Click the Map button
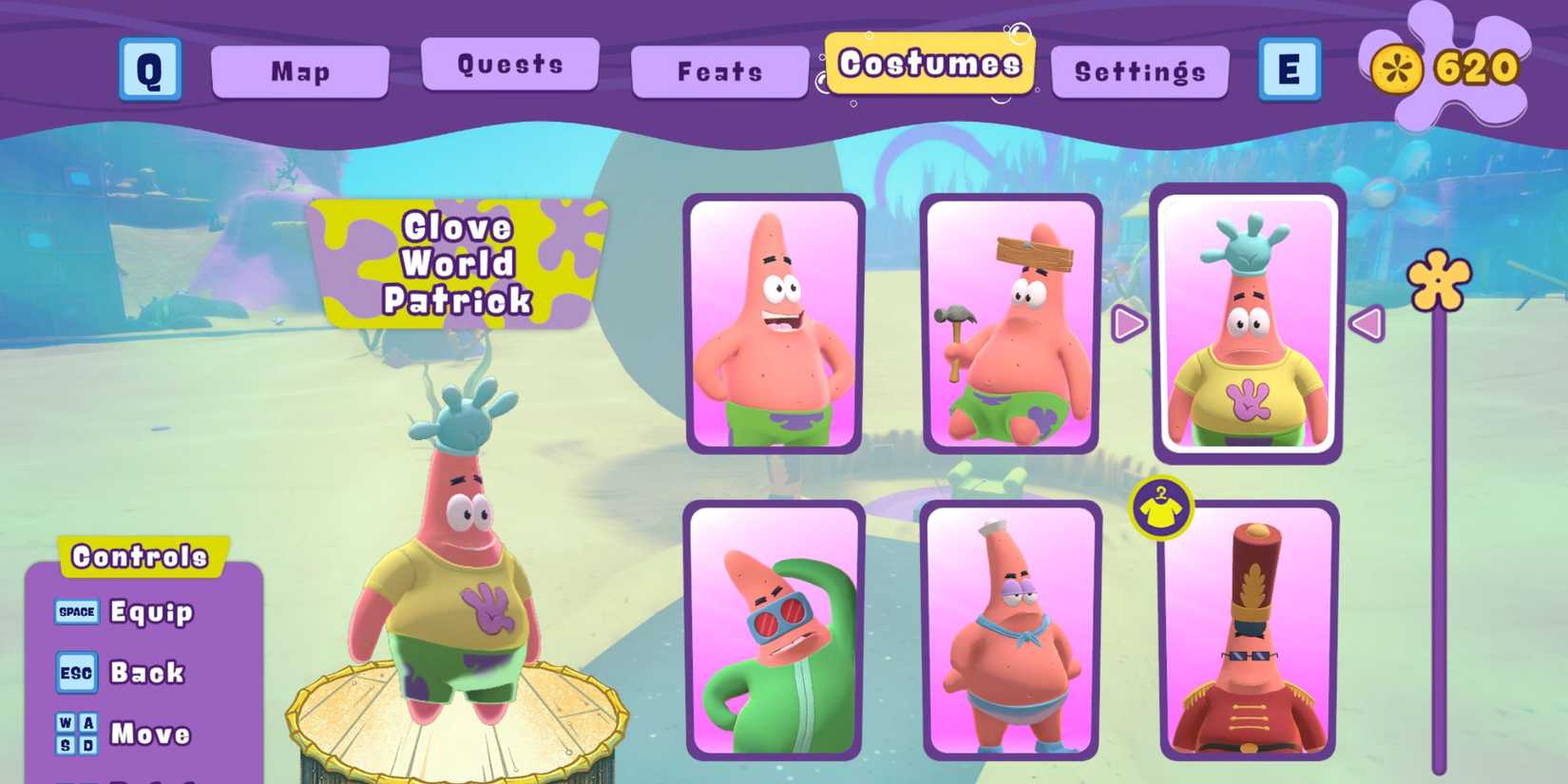The height and width of the screenshot is (784, 1568). tap(300, 70)
